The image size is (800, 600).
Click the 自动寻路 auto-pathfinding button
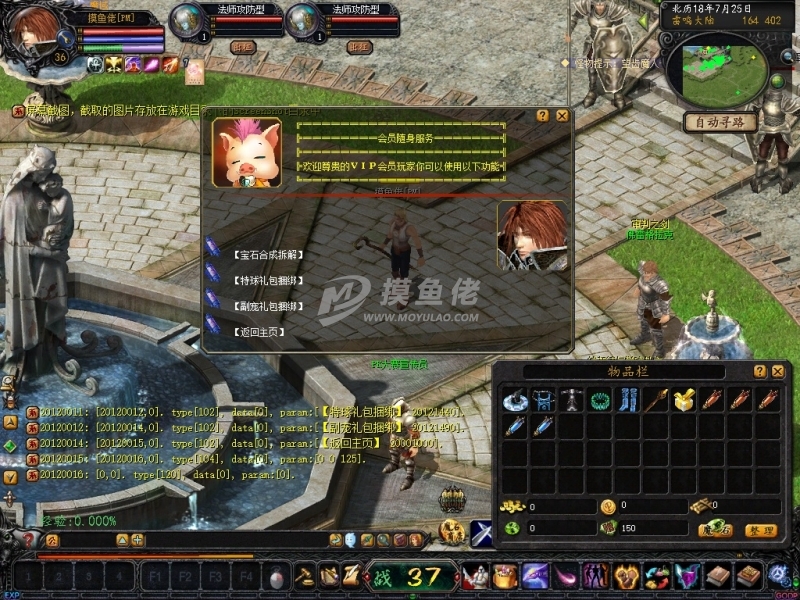[719, 122]
